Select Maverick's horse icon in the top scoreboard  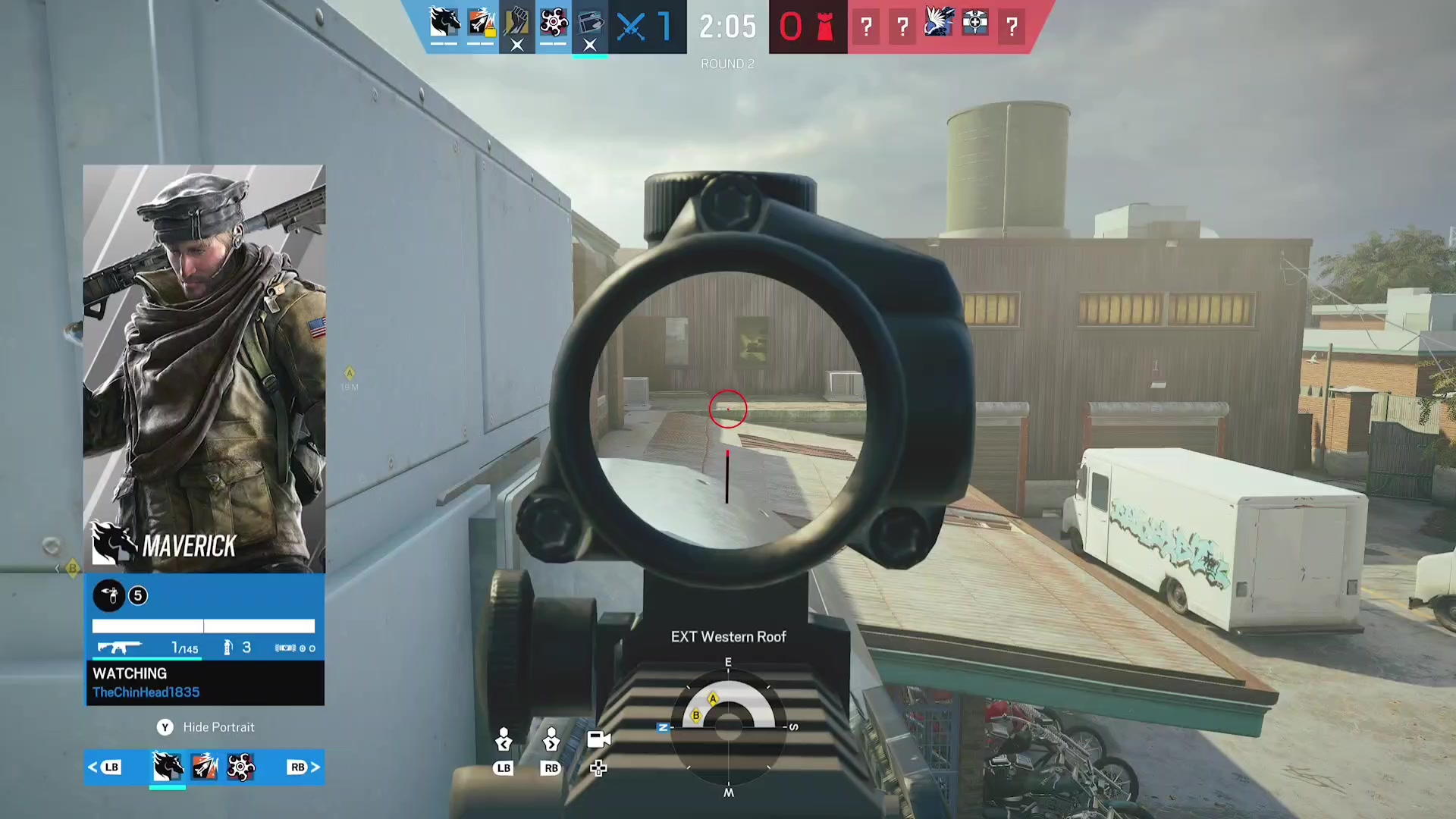pos(444,23)
